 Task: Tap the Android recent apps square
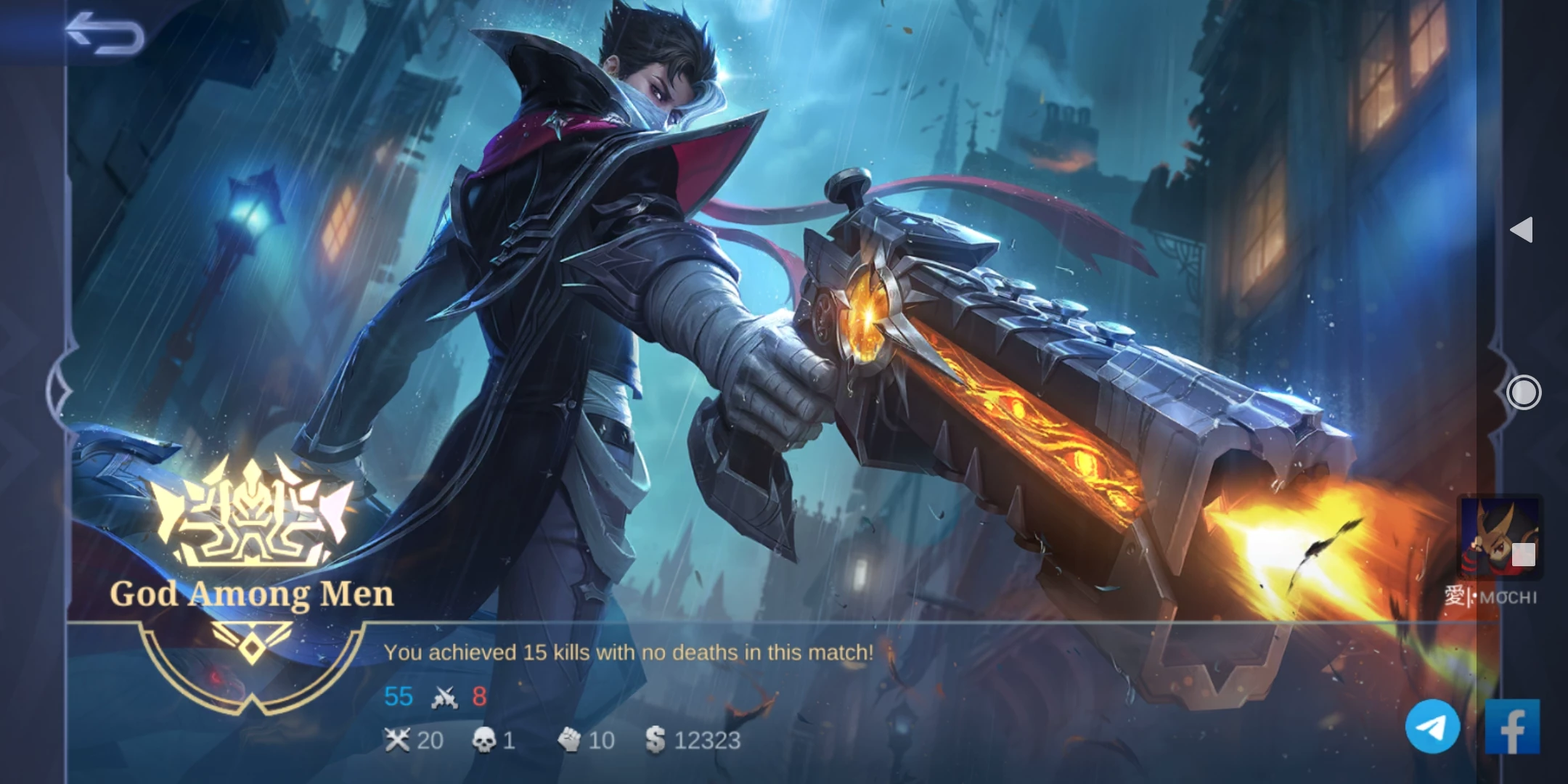click(x=1524, y=555)
